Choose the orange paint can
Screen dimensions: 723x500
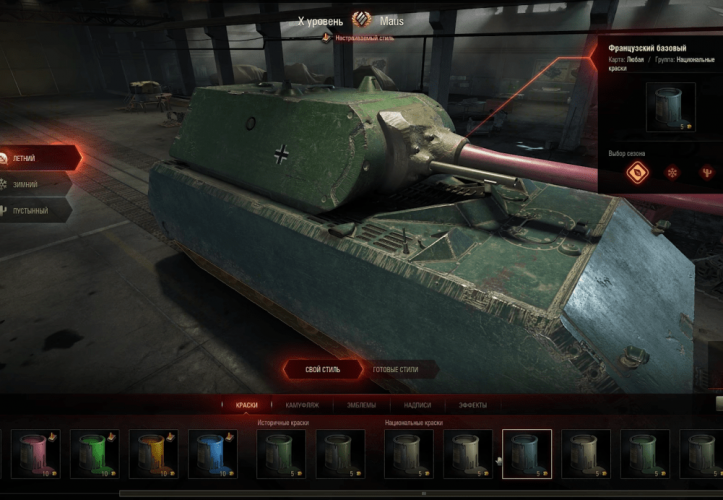pos(153,453)
